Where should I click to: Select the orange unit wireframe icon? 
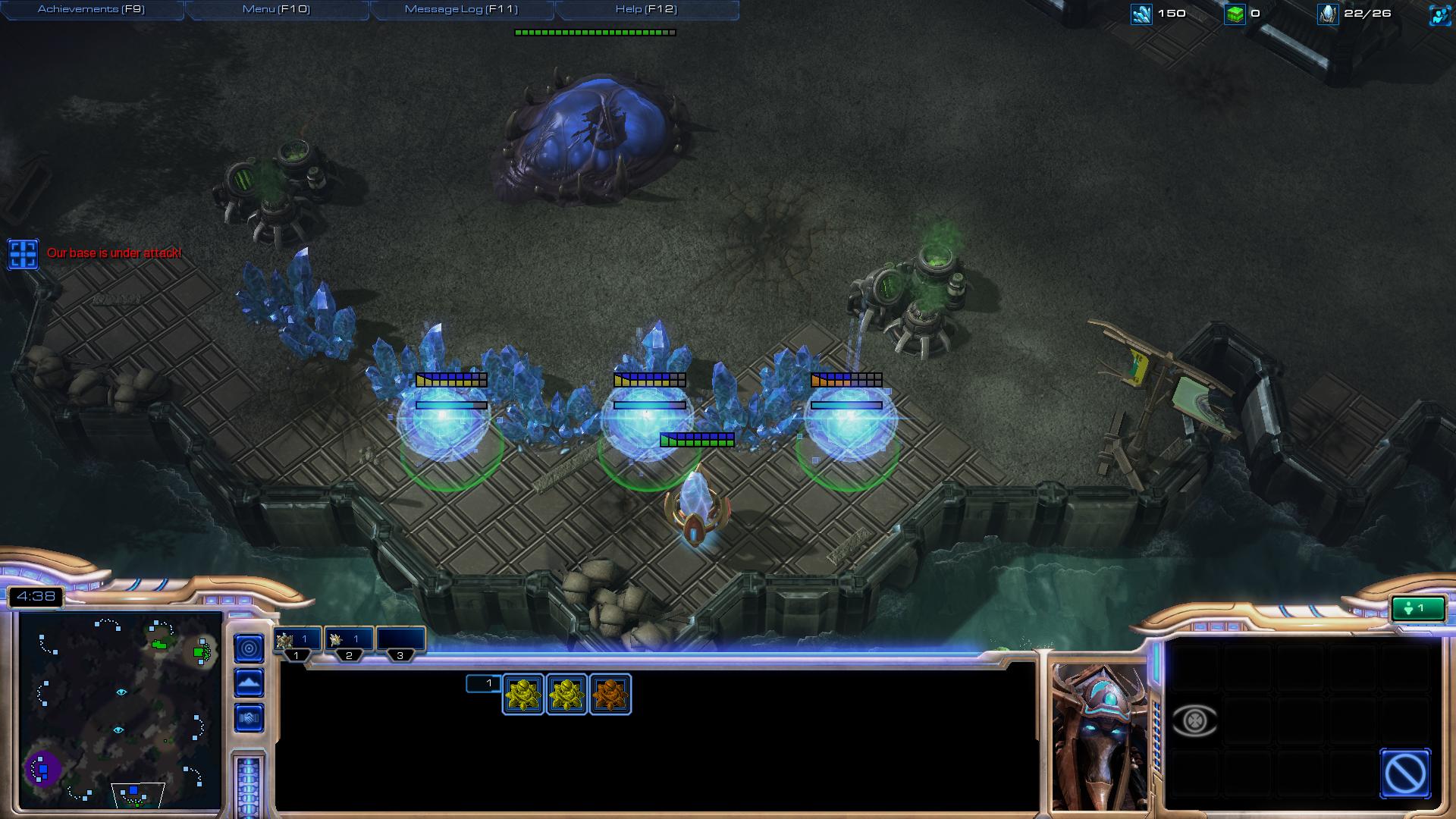click(610, 694)
